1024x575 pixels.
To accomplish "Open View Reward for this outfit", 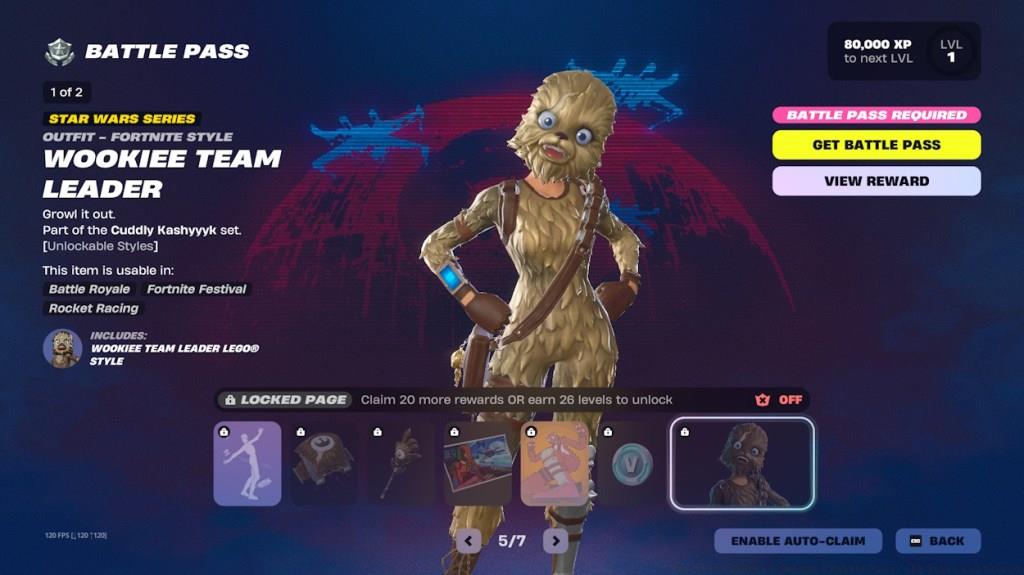I will tap(876, 181).
